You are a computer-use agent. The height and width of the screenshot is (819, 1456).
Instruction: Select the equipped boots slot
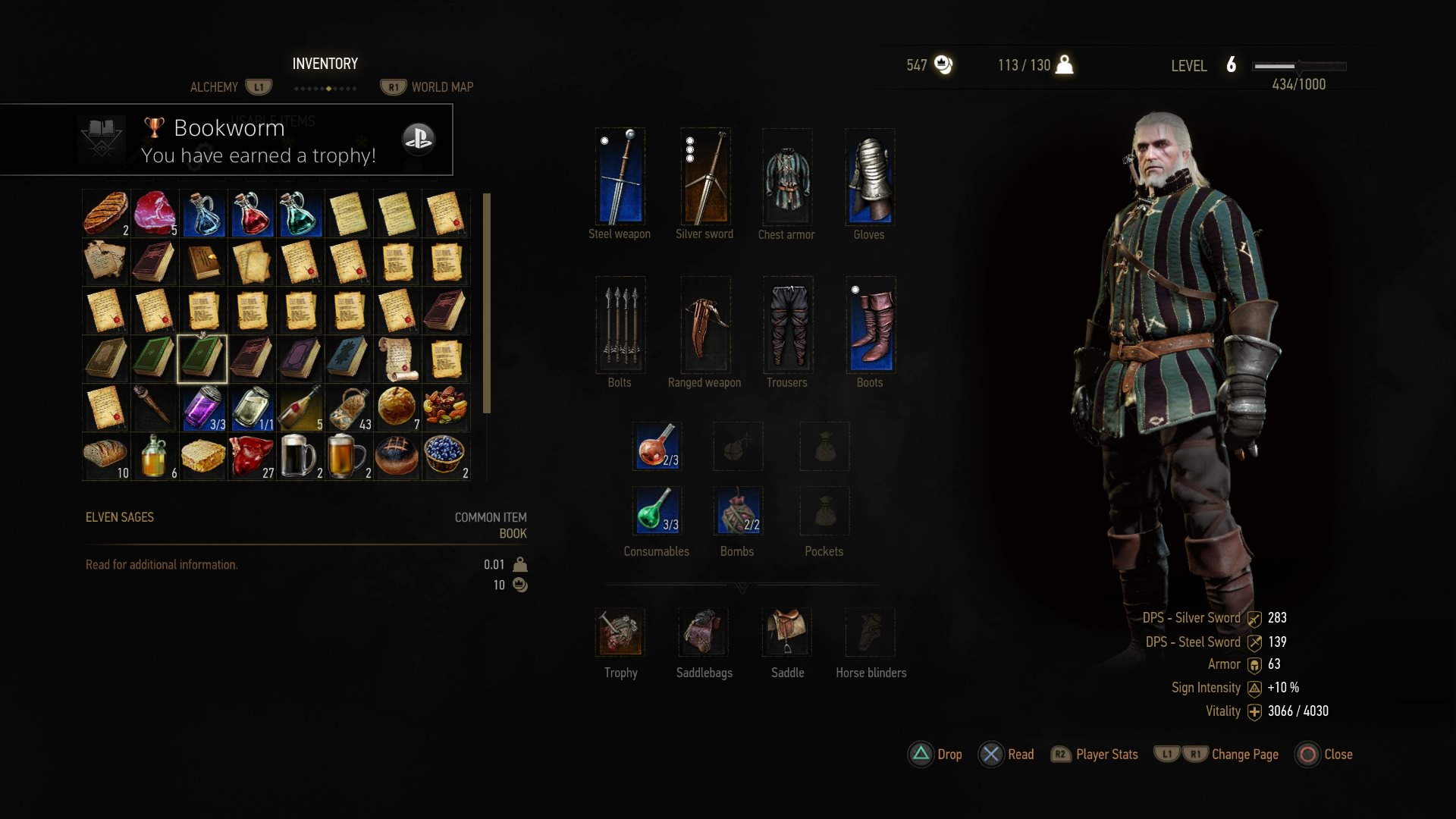point(871,325)
